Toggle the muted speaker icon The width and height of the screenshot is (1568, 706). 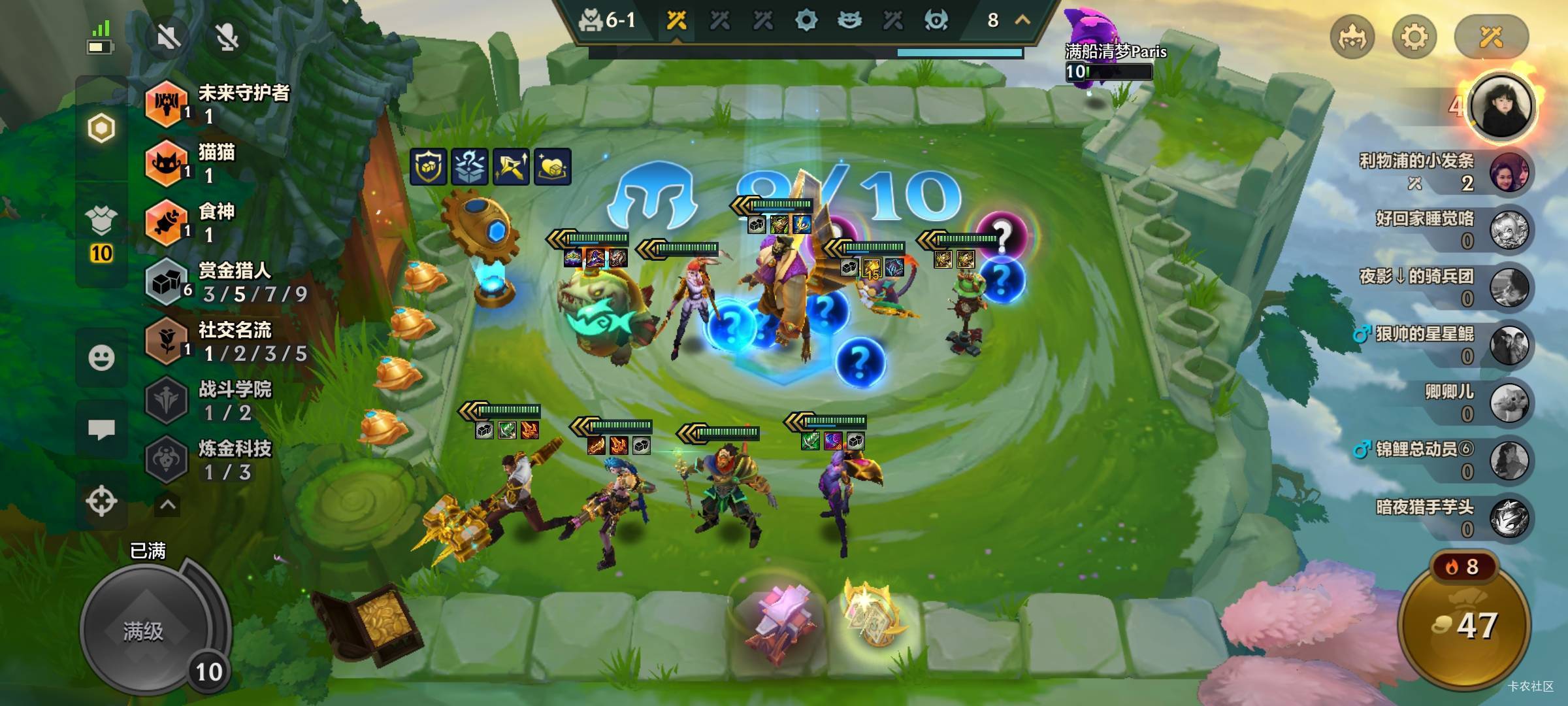[x=168, y=37]
